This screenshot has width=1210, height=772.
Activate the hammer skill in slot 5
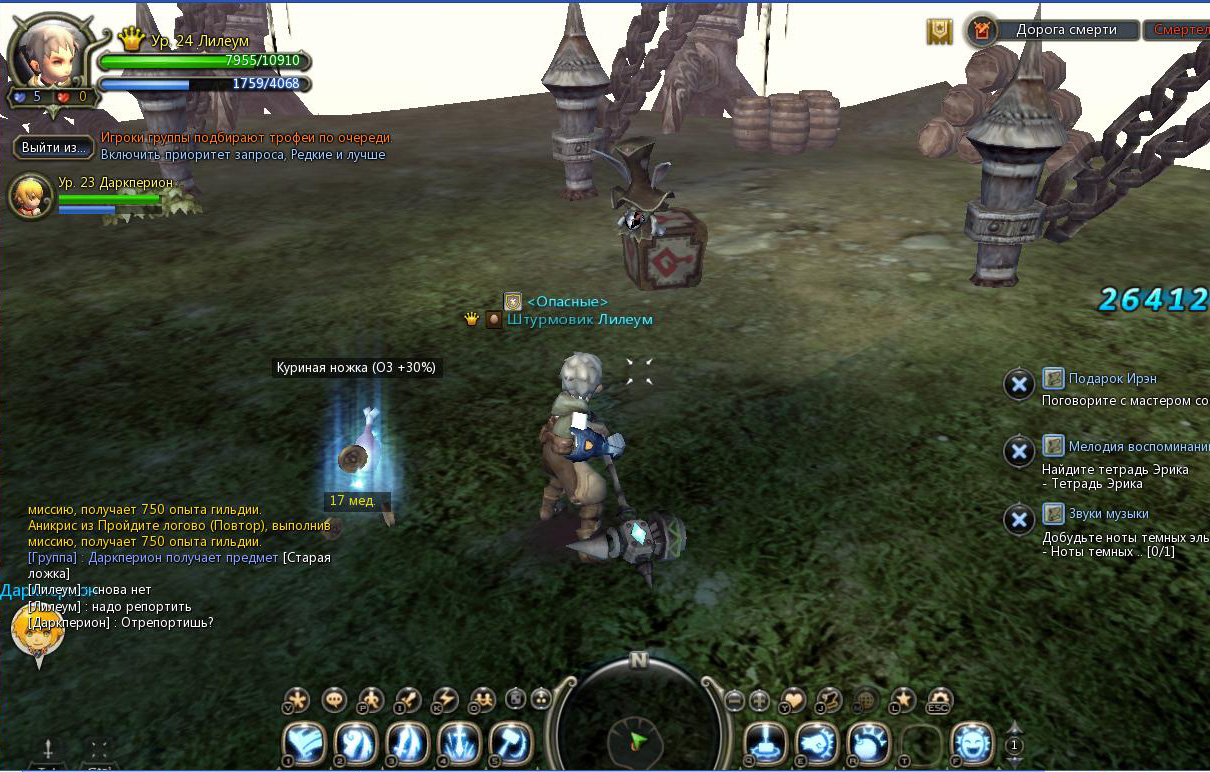coord(511,744)
